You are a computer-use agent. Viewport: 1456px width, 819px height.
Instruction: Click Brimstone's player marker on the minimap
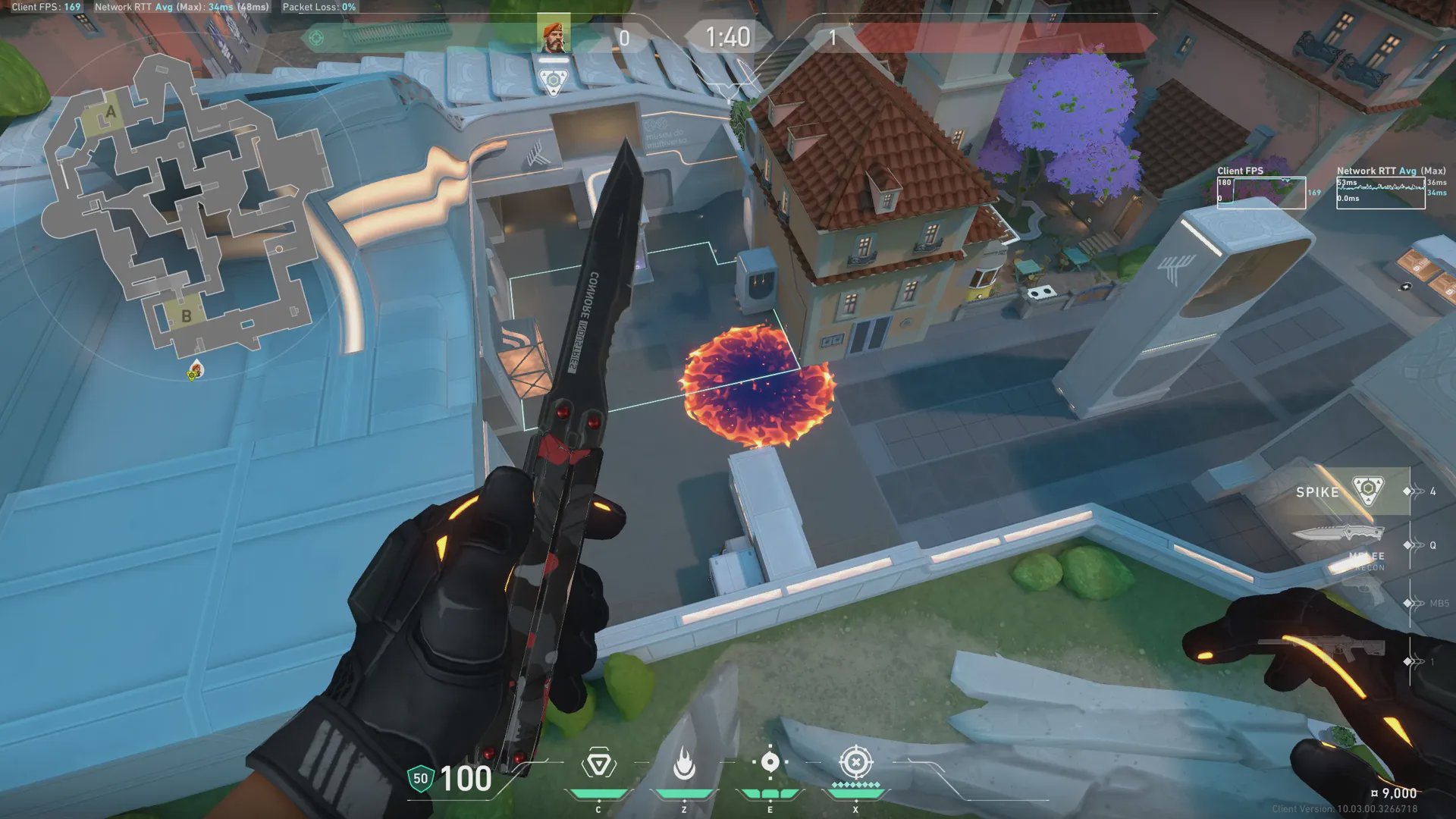pyautogui.click(x=196, y=370)
